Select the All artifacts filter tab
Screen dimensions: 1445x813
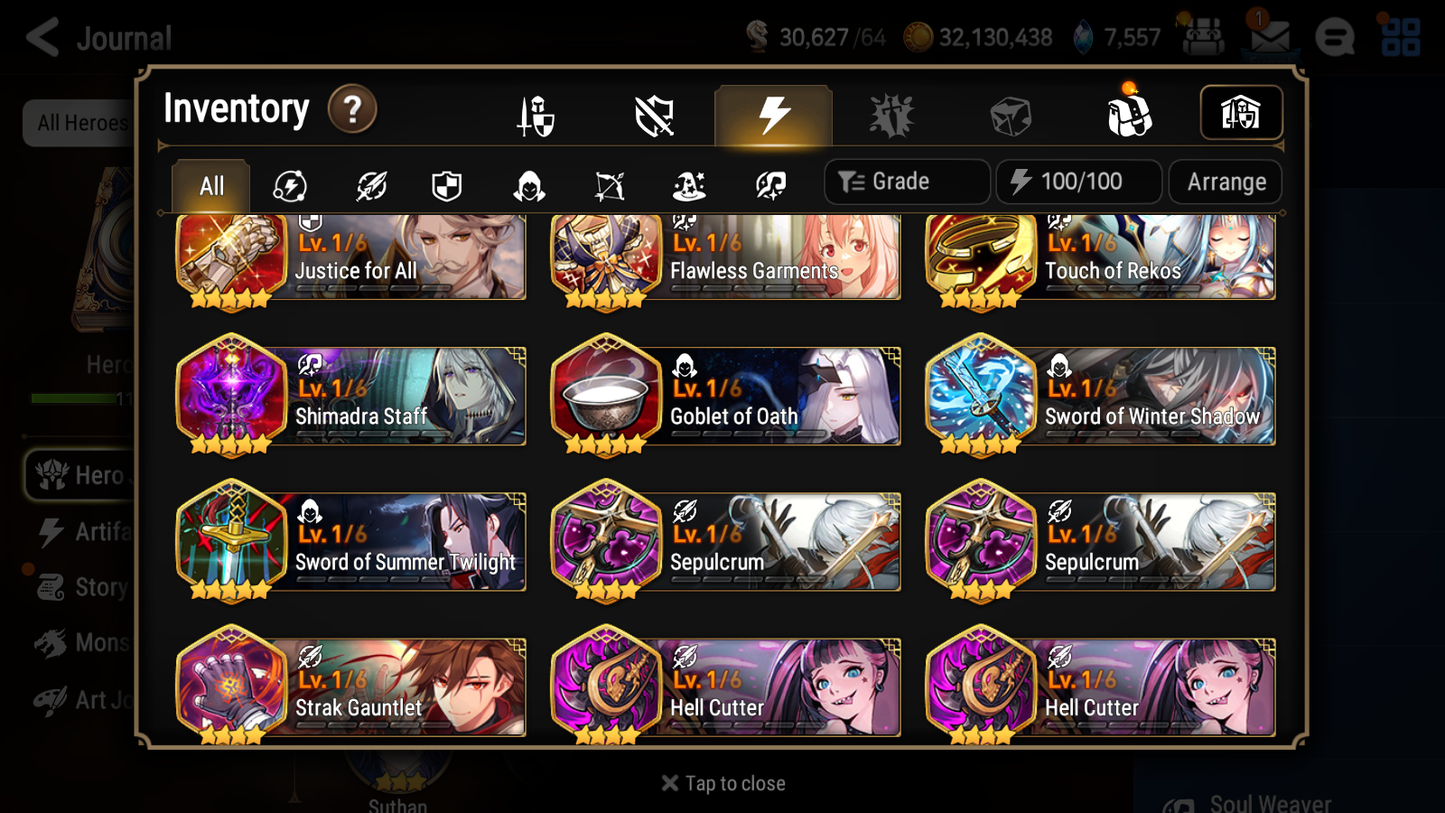point(210,184)
